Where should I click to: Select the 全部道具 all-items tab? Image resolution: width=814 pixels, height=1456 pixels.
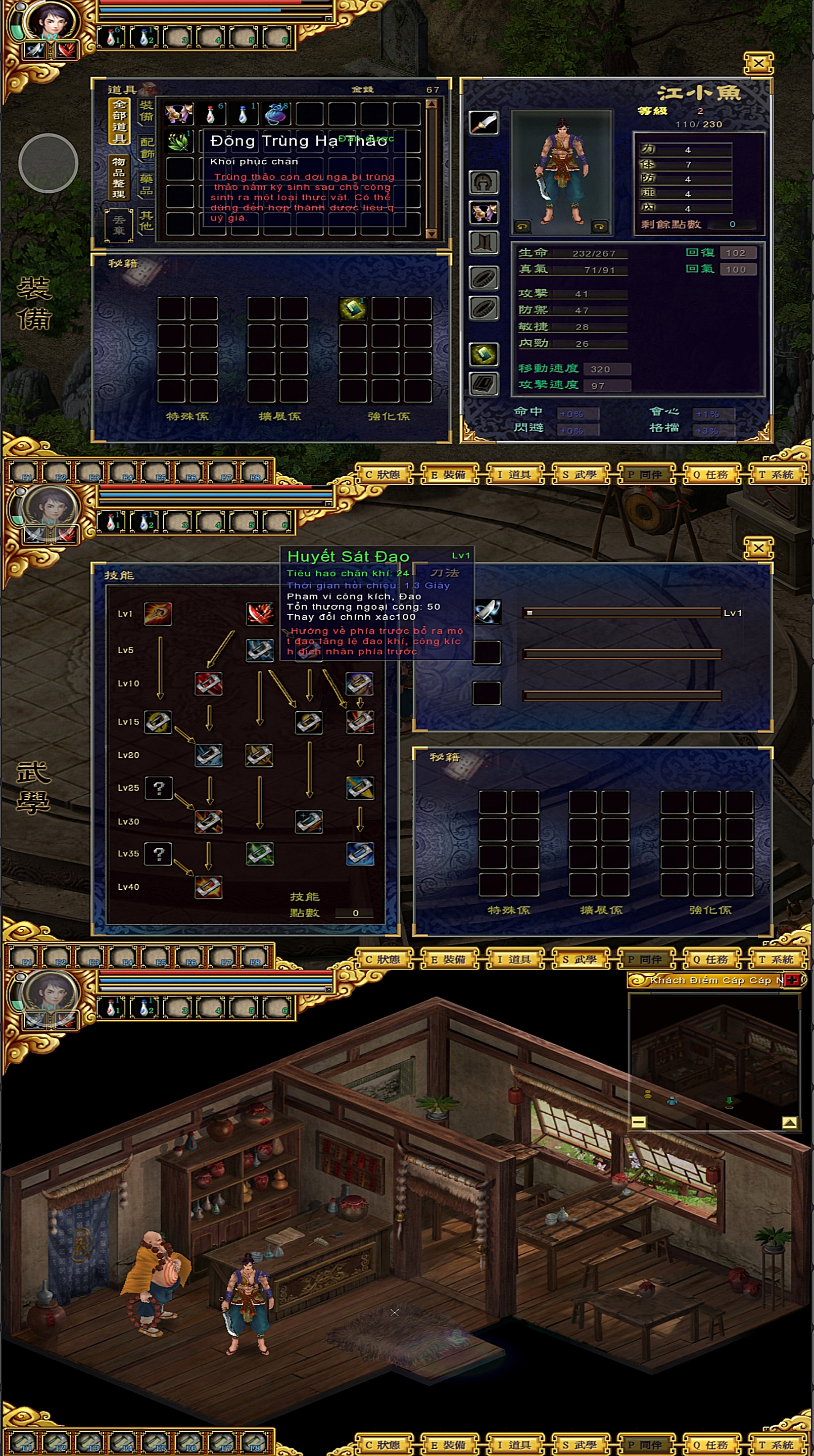pyautogui.click(x=119, y=121)
